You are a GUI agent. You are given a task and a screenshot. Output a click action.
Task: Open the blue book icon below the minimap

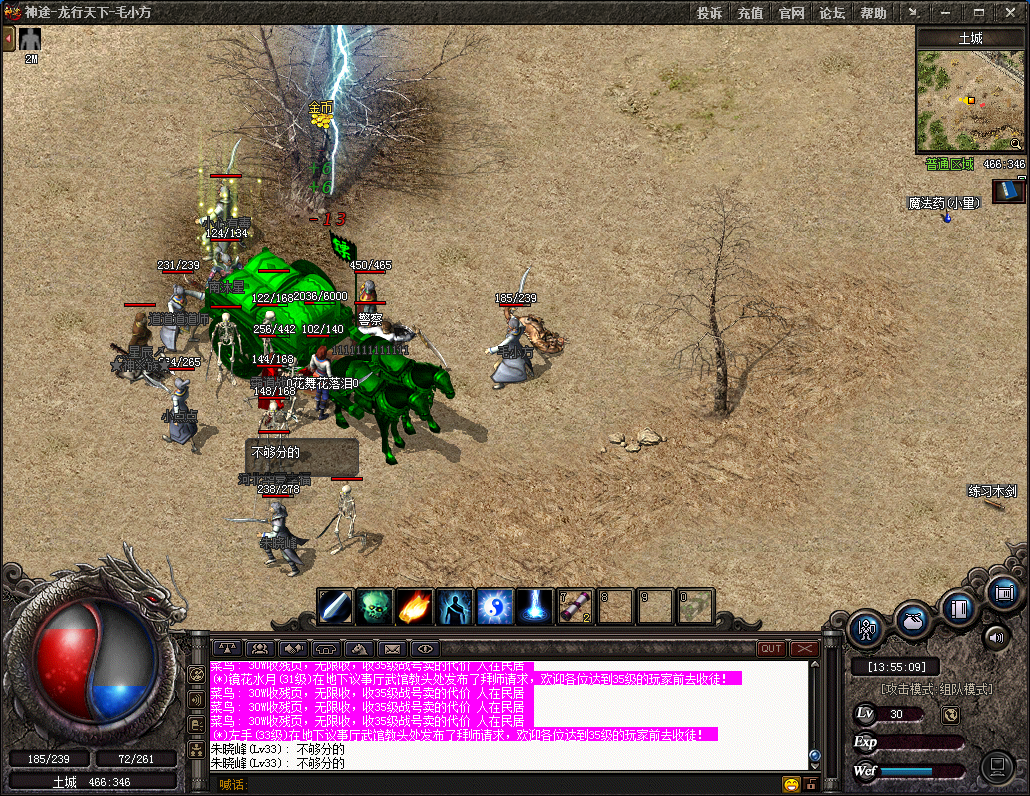1008,190
